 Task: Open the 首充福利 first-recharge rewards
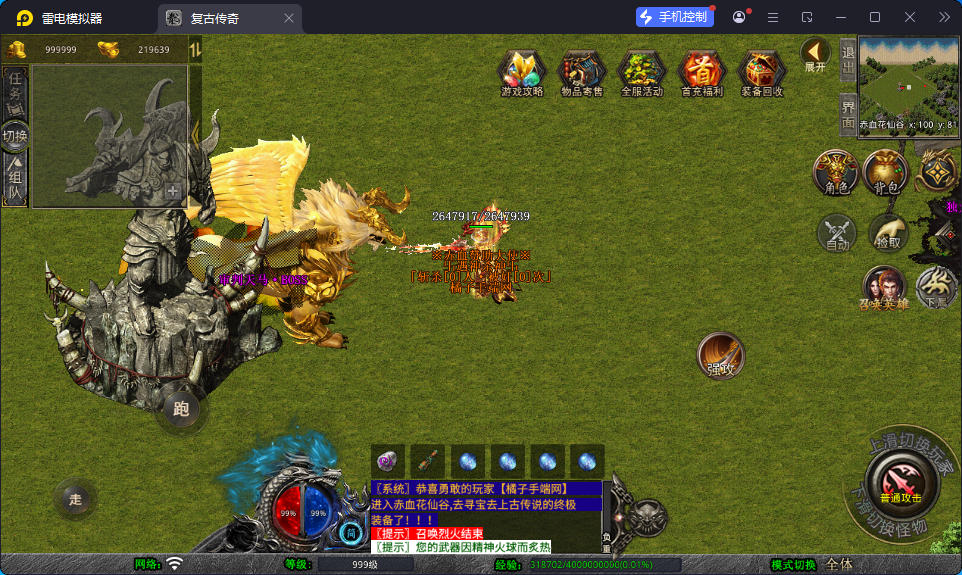(702, 73)
